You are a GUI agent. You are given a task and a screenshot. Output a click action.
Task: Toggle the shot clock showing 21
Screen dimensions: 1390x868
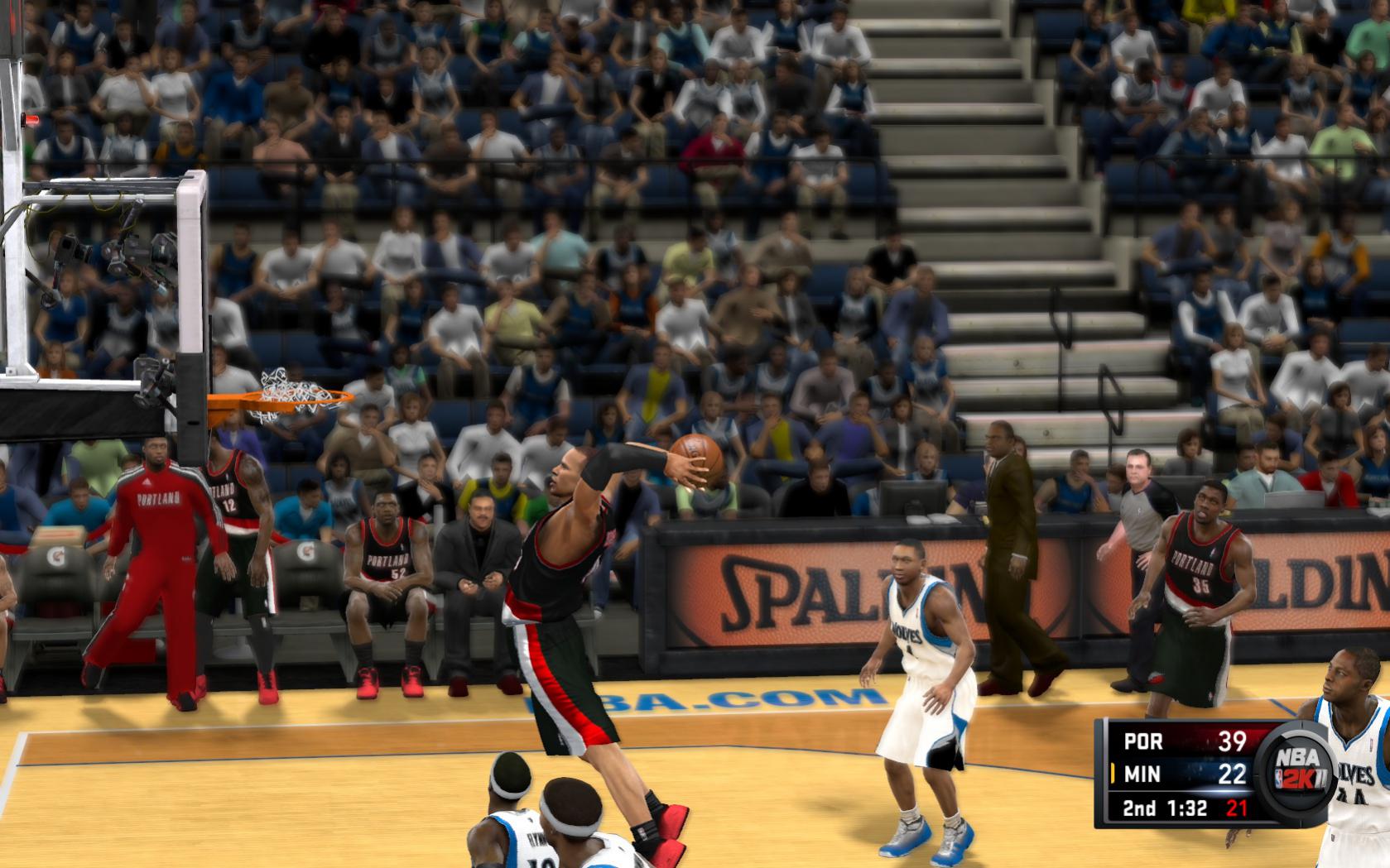tap(1236, 807)
